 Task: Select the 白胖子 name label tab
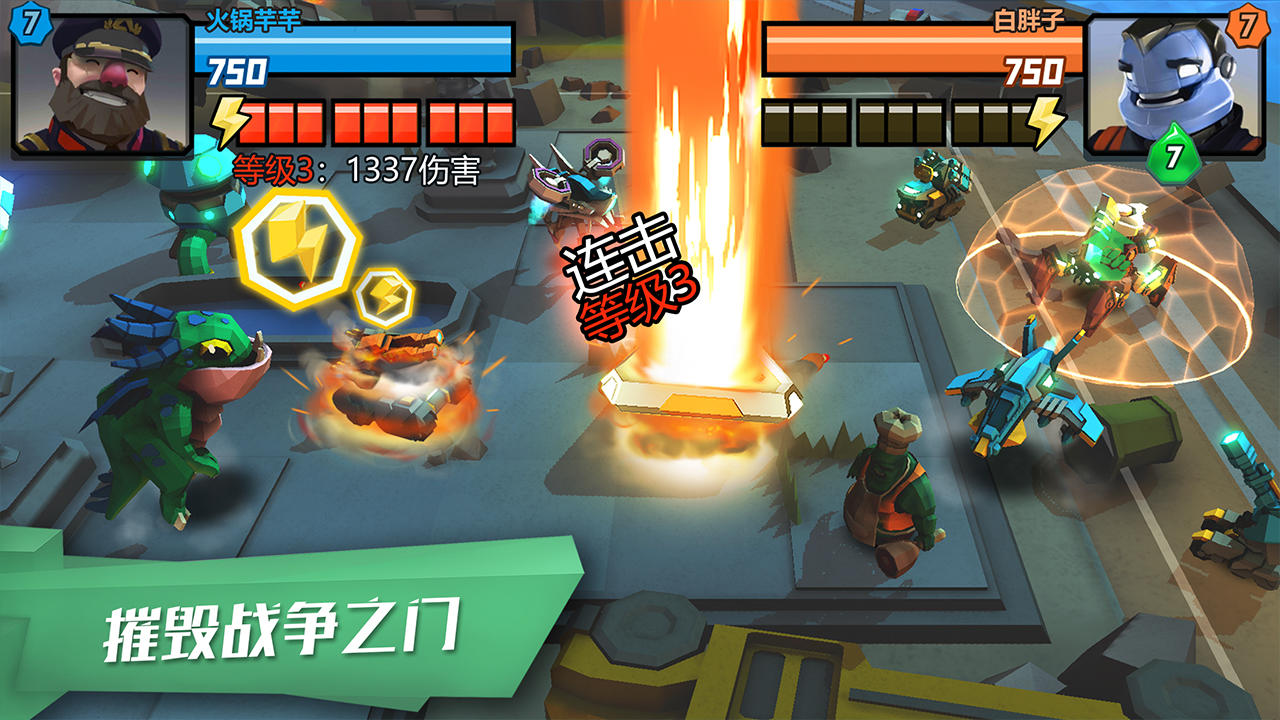click(x=1030, y=18)
